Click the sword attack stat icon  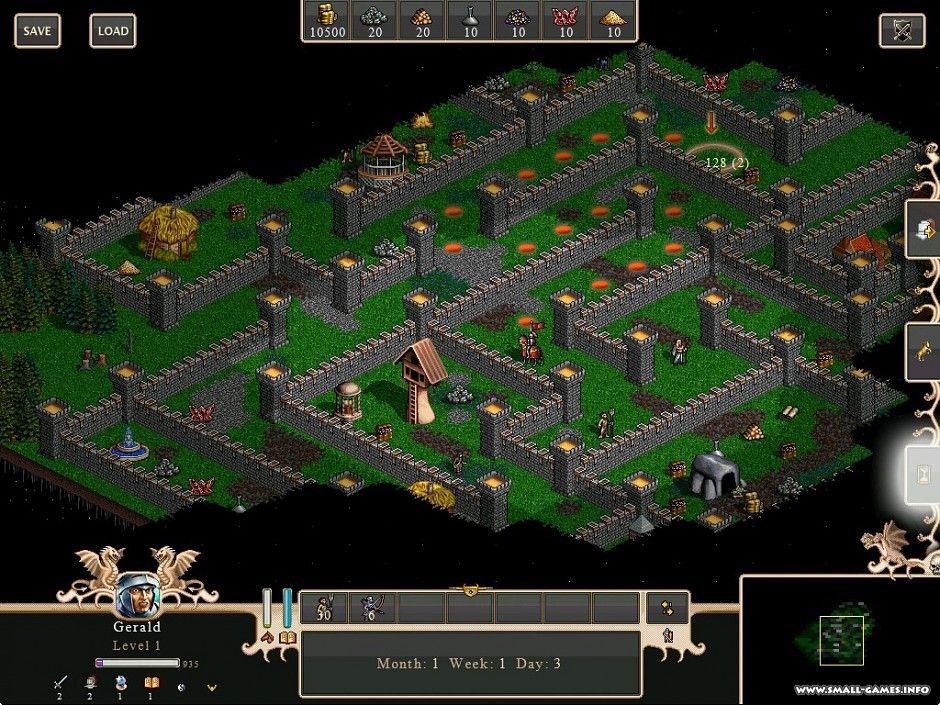(60, 683)
